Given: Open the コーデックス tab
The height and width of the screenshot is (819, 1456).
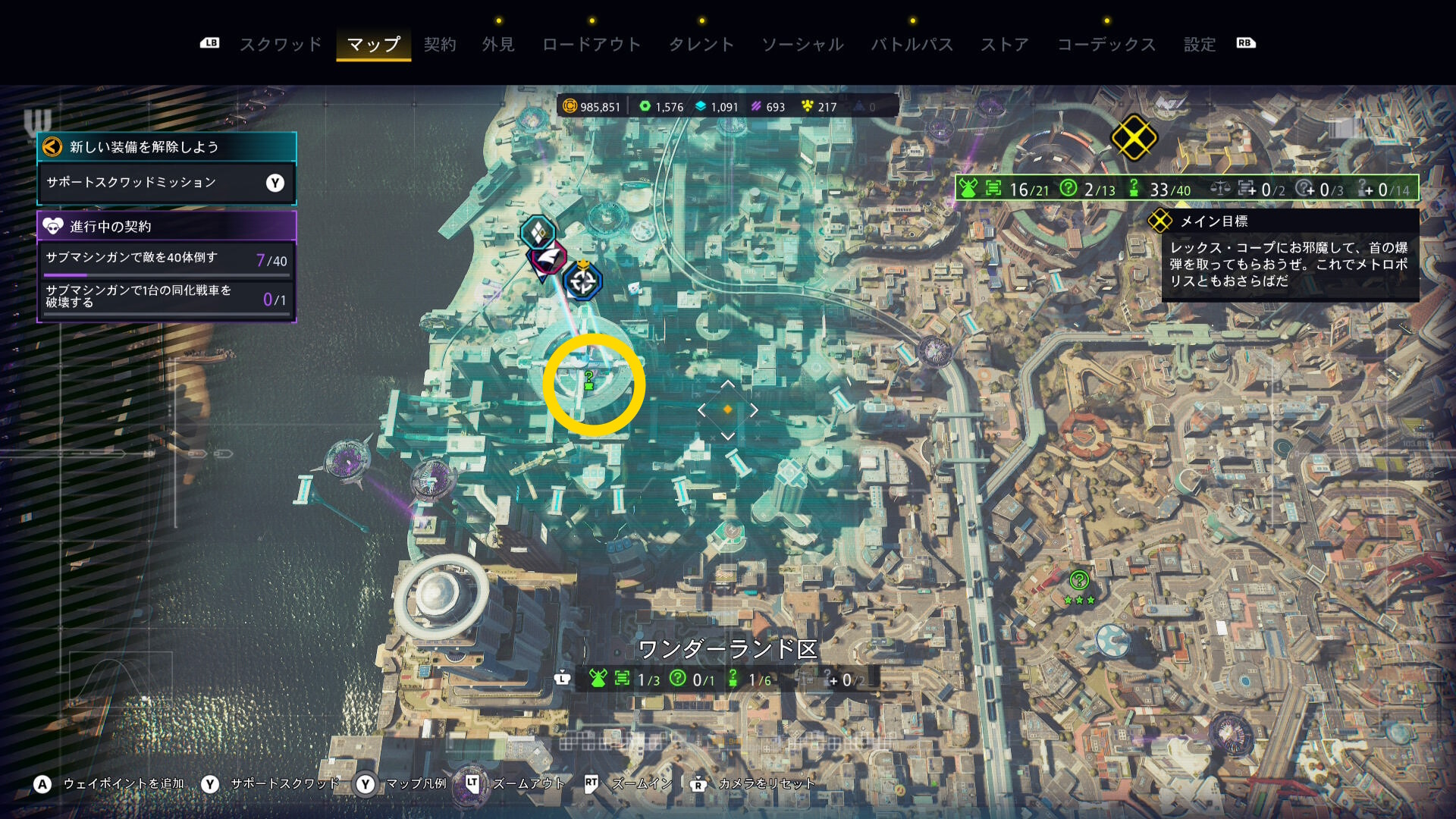Looking at the screenshot, I should tap(1106, 45).
